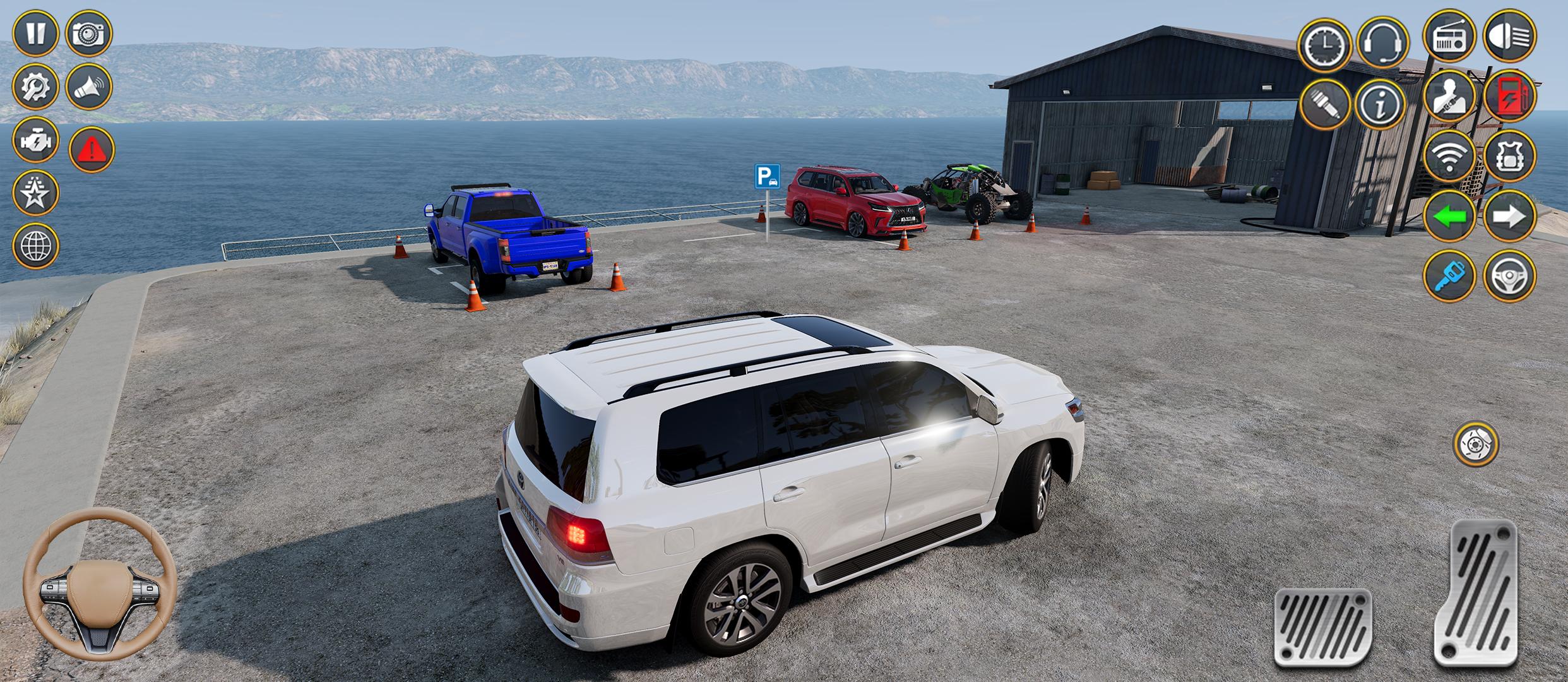The width and height of the screenshot is (1568, 682).
Task: Open the gear and wrench settings
Action: [36, 87]
